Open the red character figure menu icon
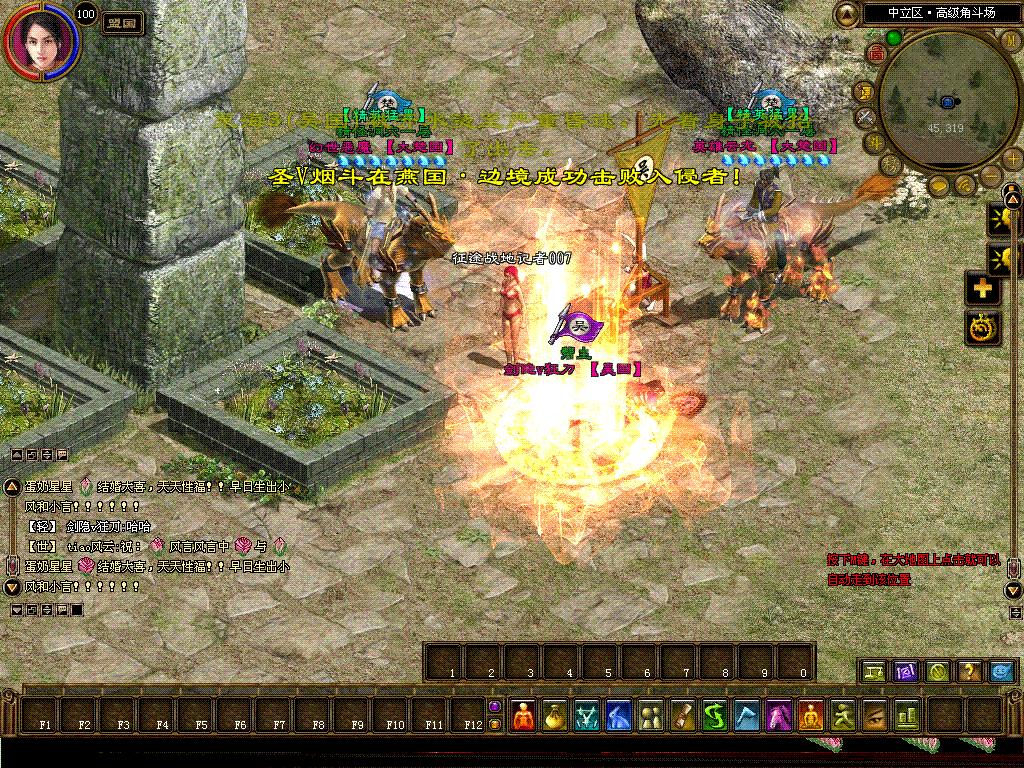Screen dimensions: 1024x768 click(524, 715)
